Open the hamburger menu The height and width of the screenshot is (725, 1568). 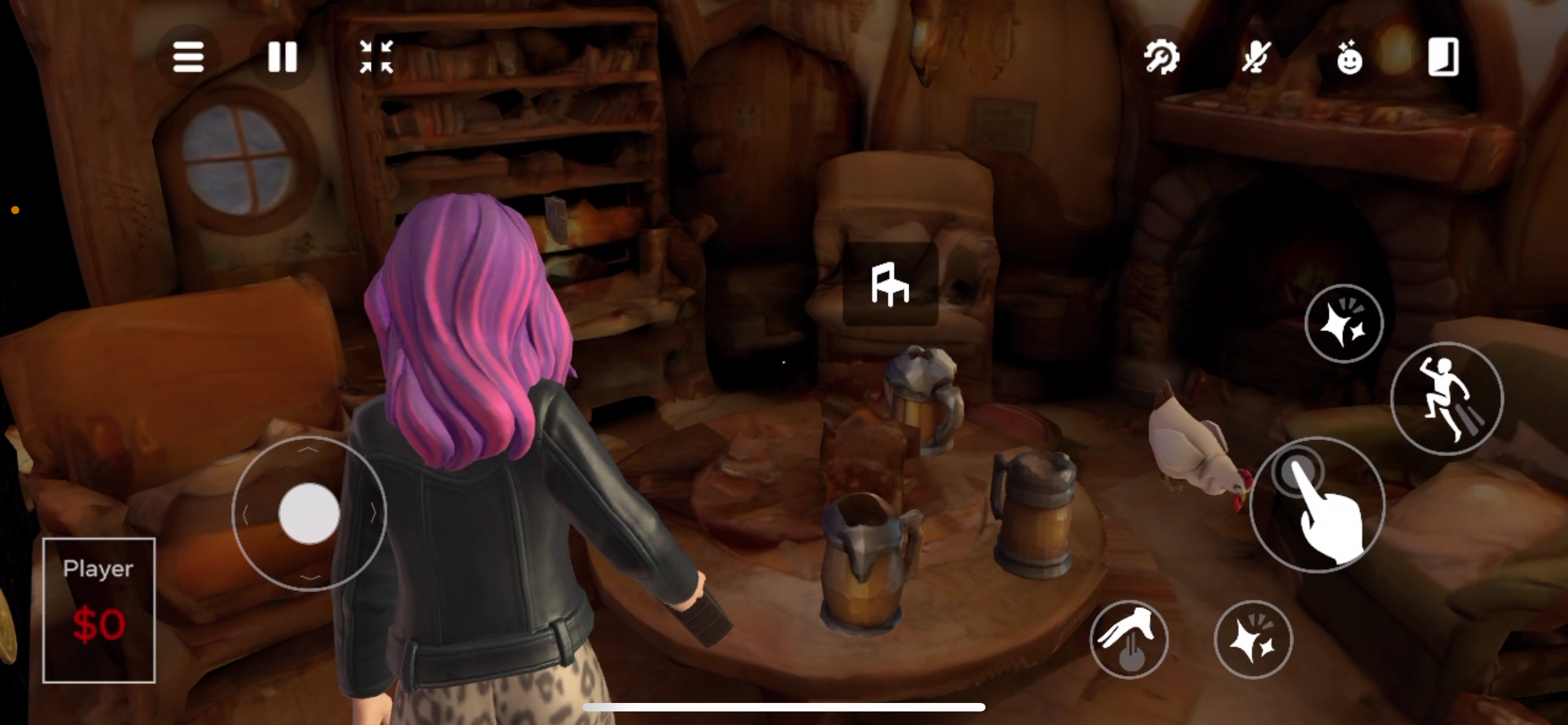click(188, 57)
